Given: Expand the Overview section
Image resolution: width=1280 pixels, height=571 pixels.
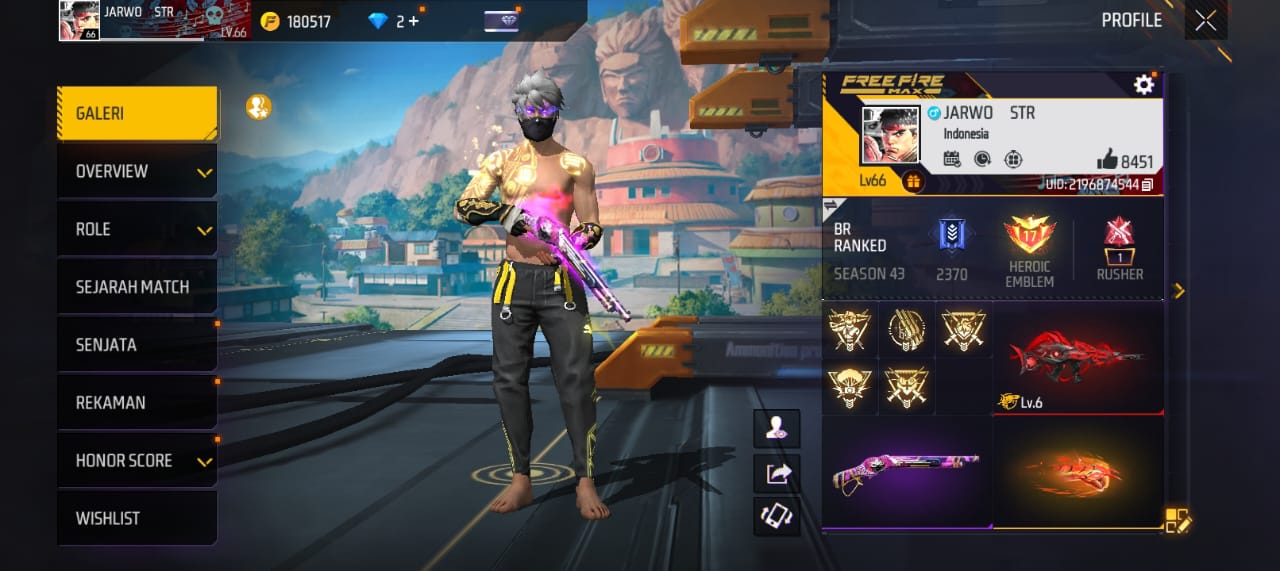Looking at the screenshot, I should click(137, 172).
